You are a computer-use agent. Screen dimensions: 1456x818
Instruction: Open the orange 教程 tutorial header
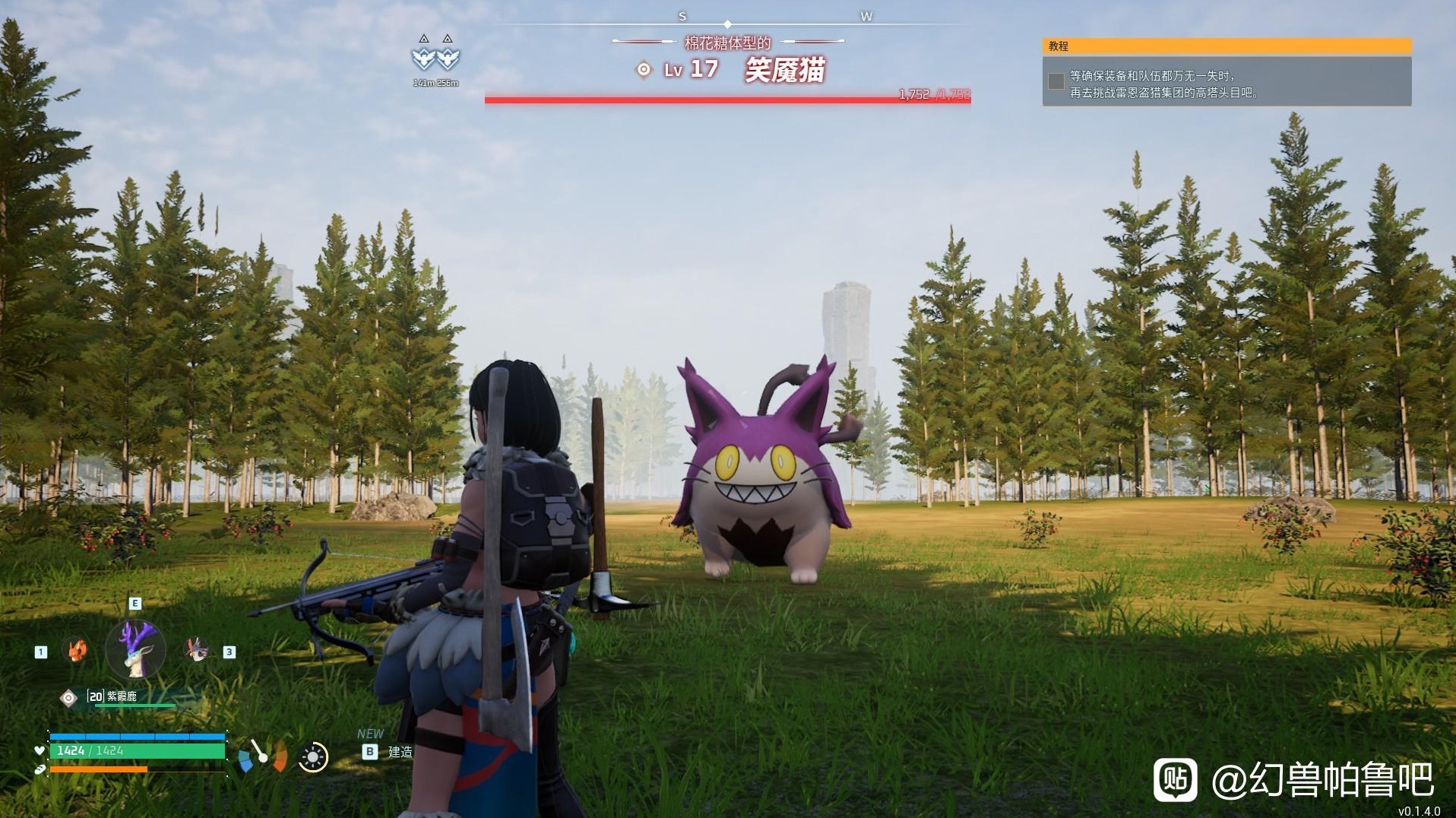[1227, 46]
